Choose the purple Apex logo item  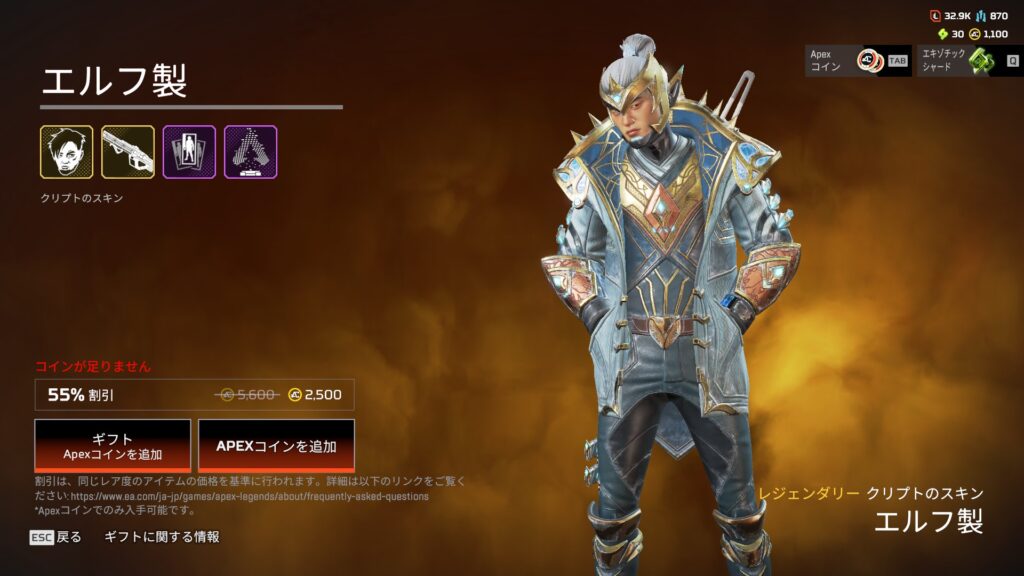coord(250,152)
